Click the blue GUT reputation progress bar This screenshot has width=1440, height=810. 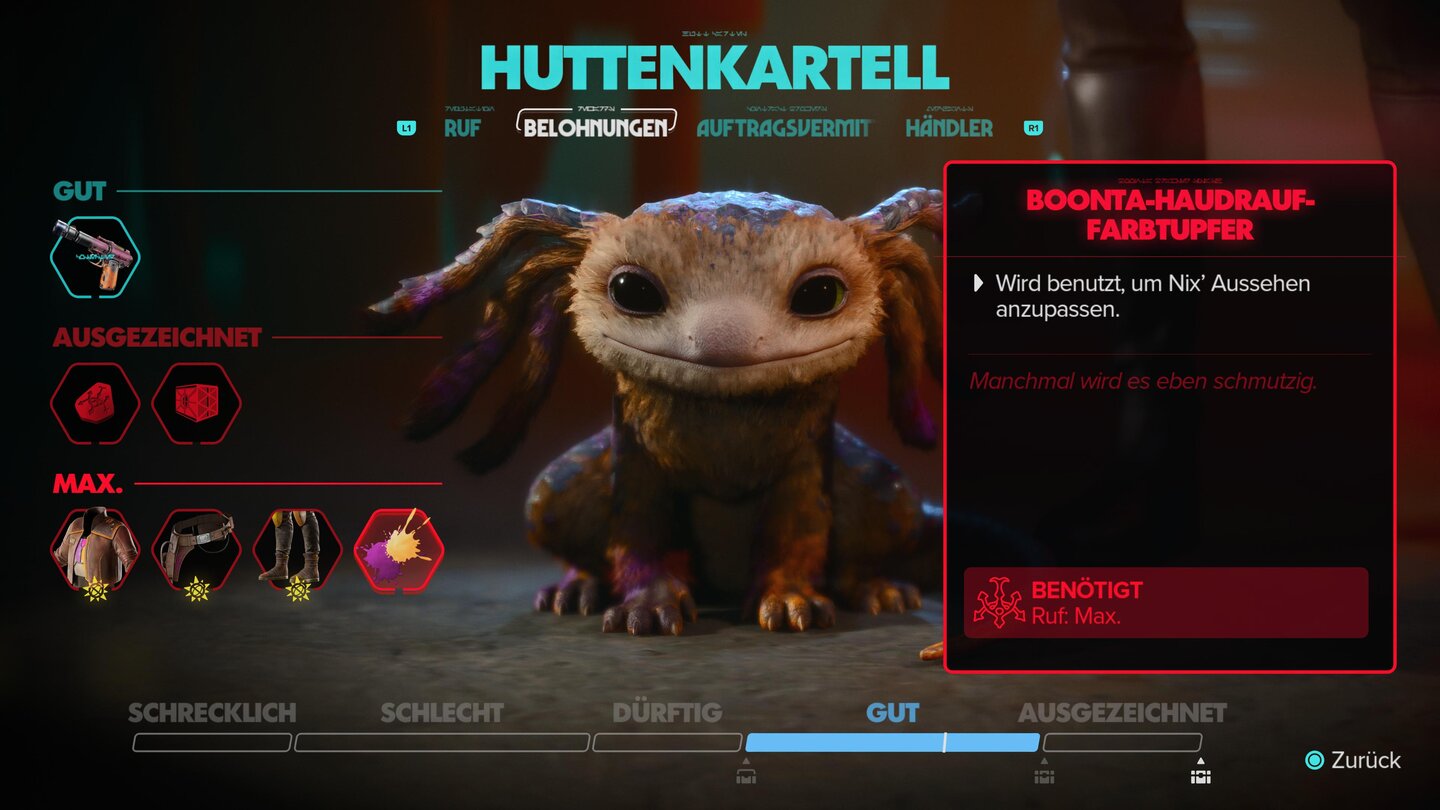click(891, 743)
